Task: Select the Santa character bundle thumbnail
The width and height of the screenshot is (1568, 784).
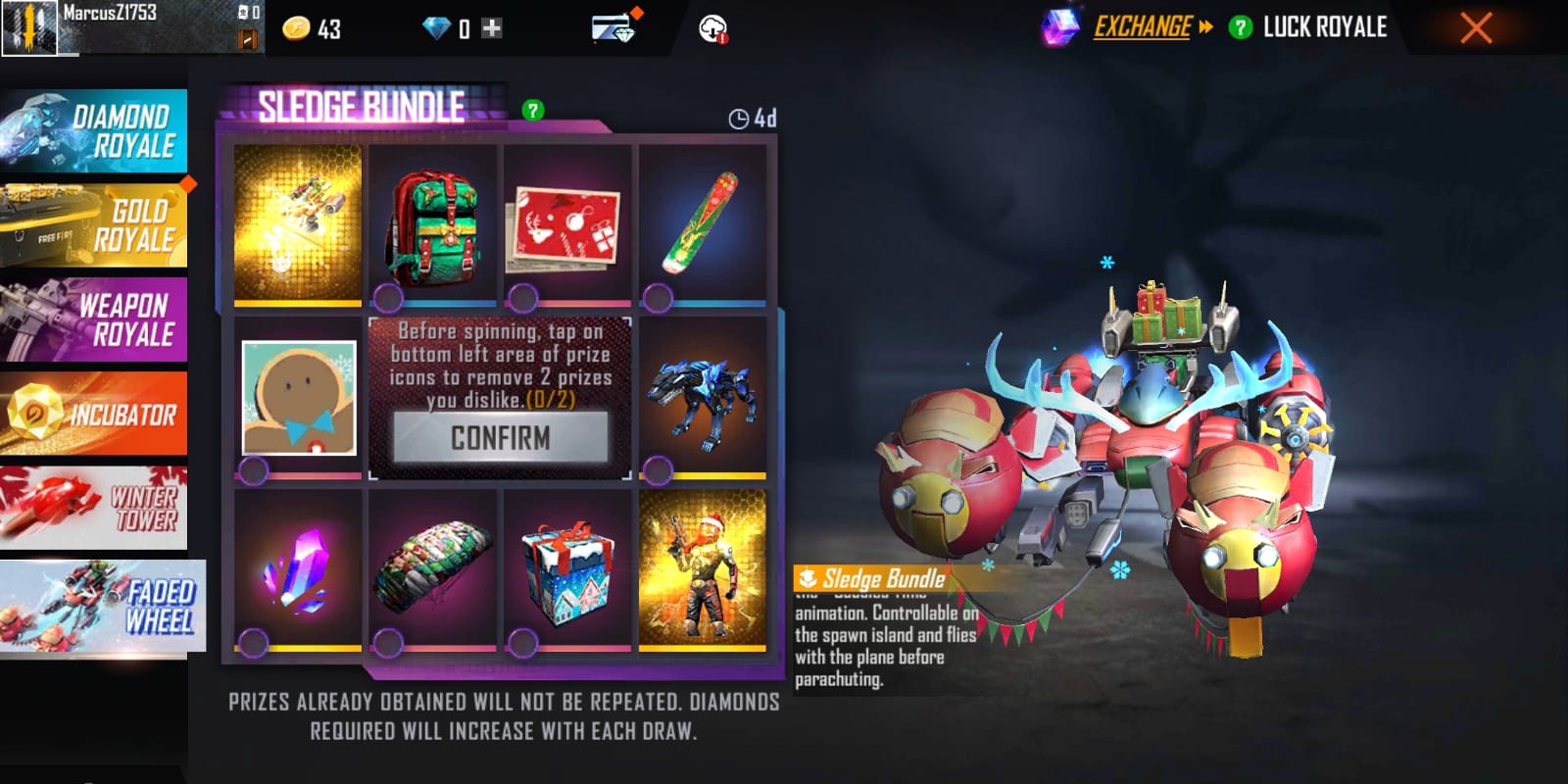Action: [704, 573]
